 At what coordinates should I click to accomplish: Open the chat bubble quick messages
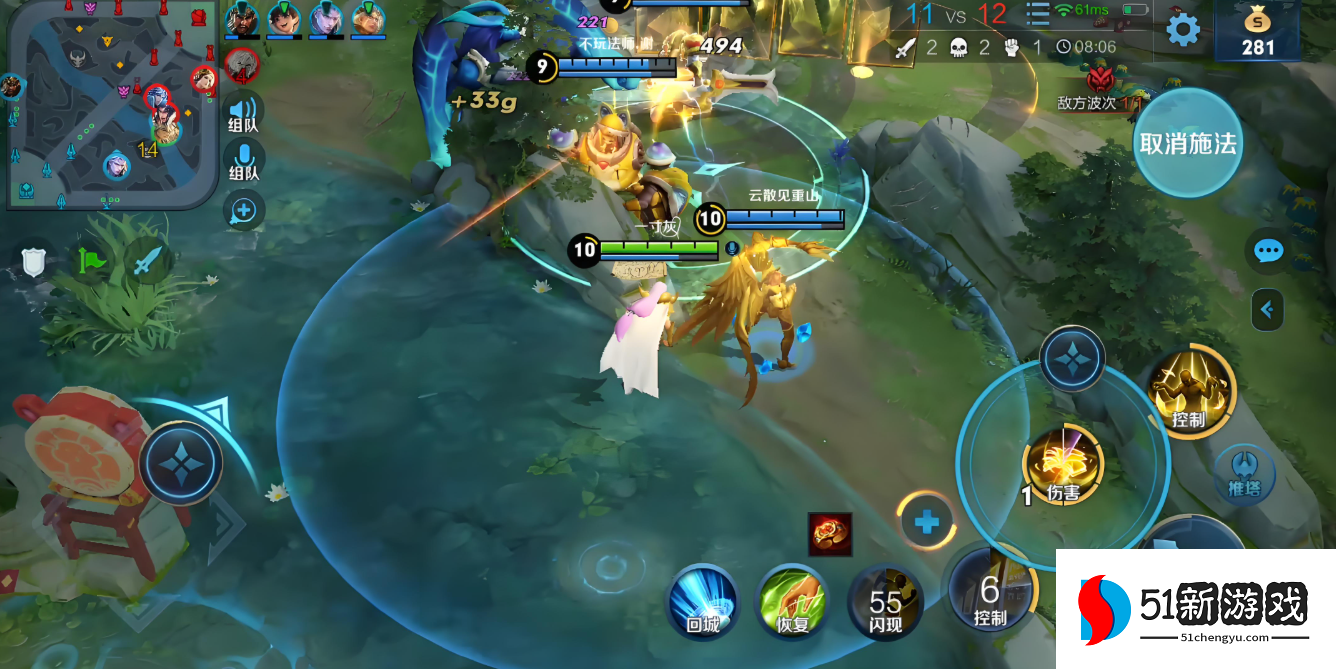(x=1268, y=251)
